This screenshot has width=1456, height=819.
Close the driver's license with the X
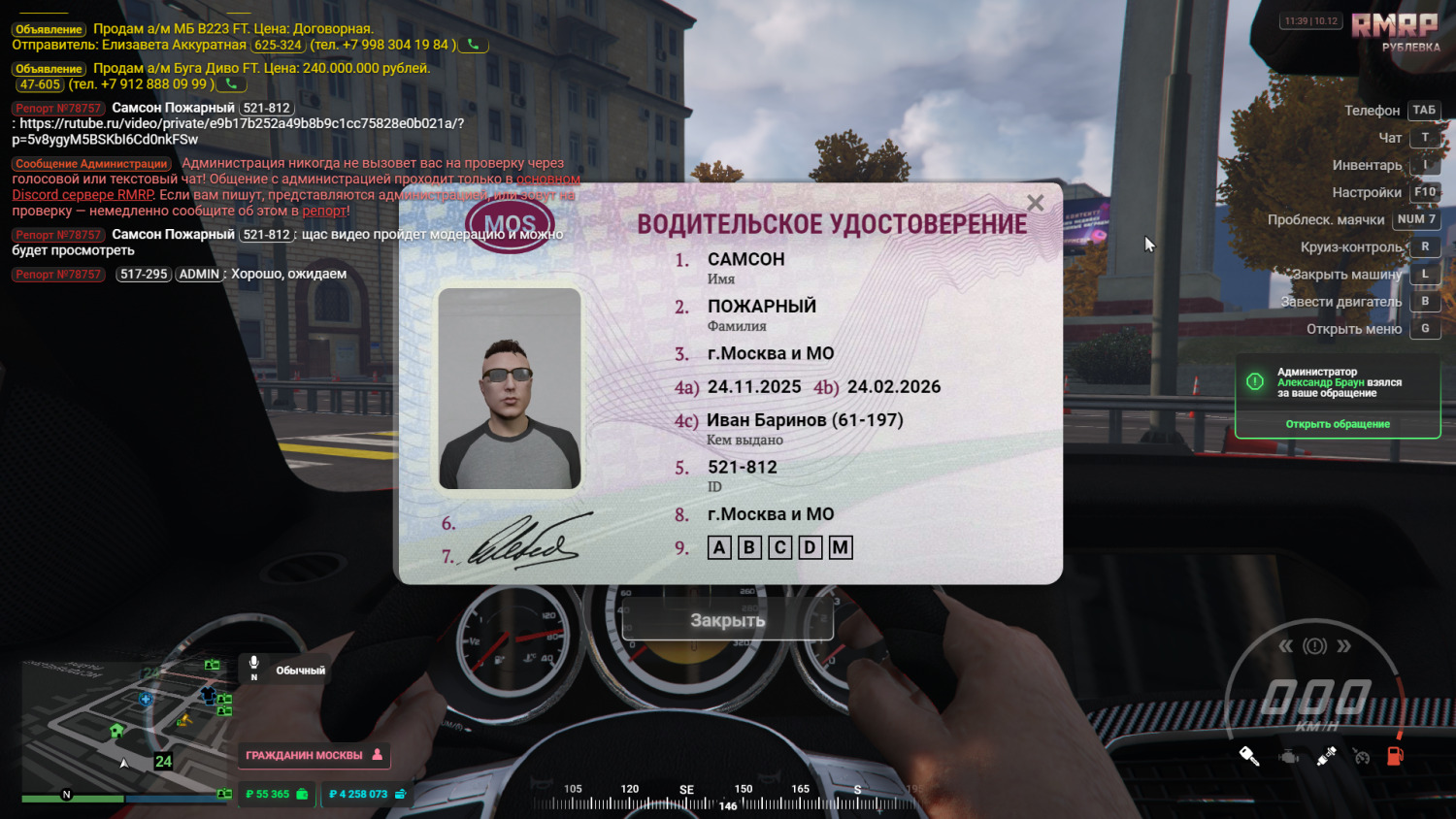1036,203
